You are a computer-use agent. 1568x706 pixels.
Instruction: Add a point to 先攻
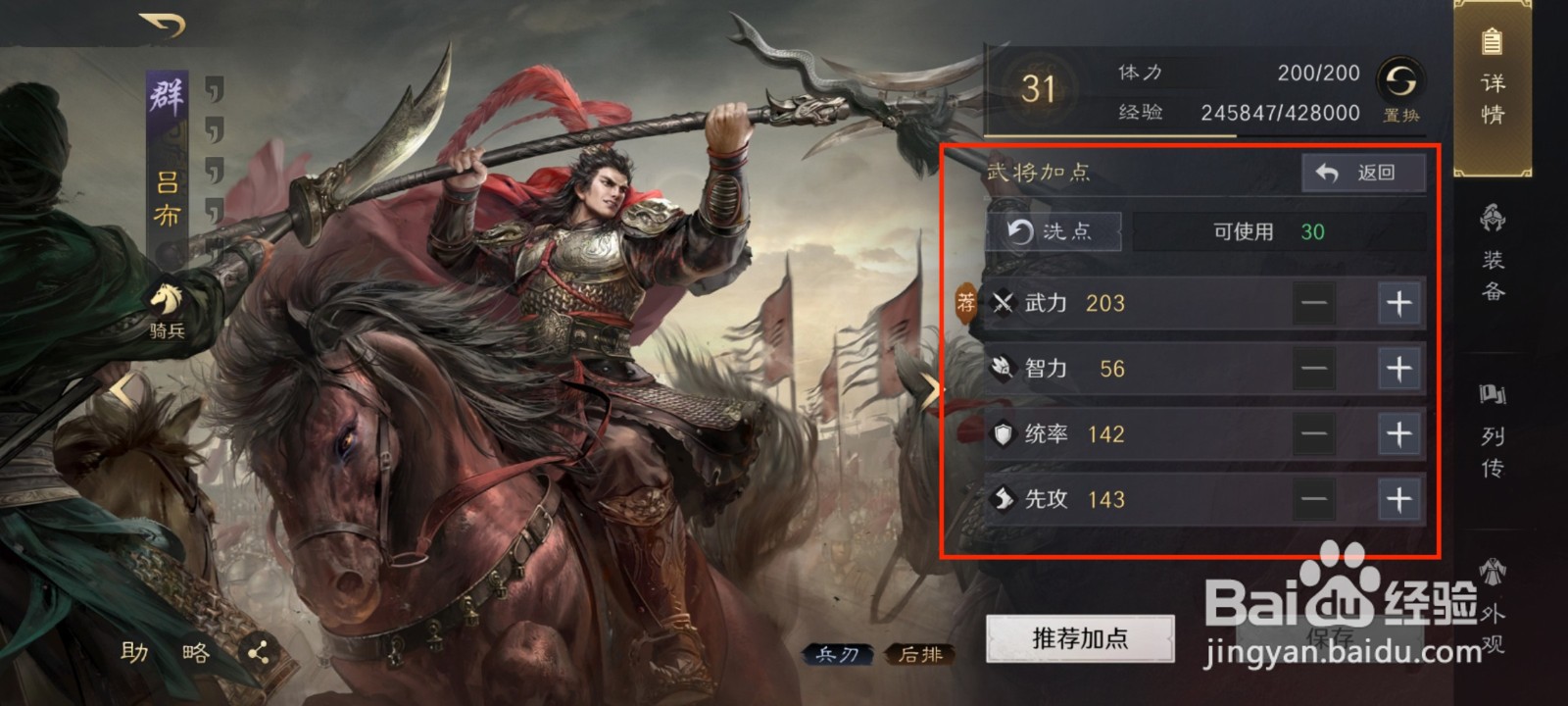1401,500
